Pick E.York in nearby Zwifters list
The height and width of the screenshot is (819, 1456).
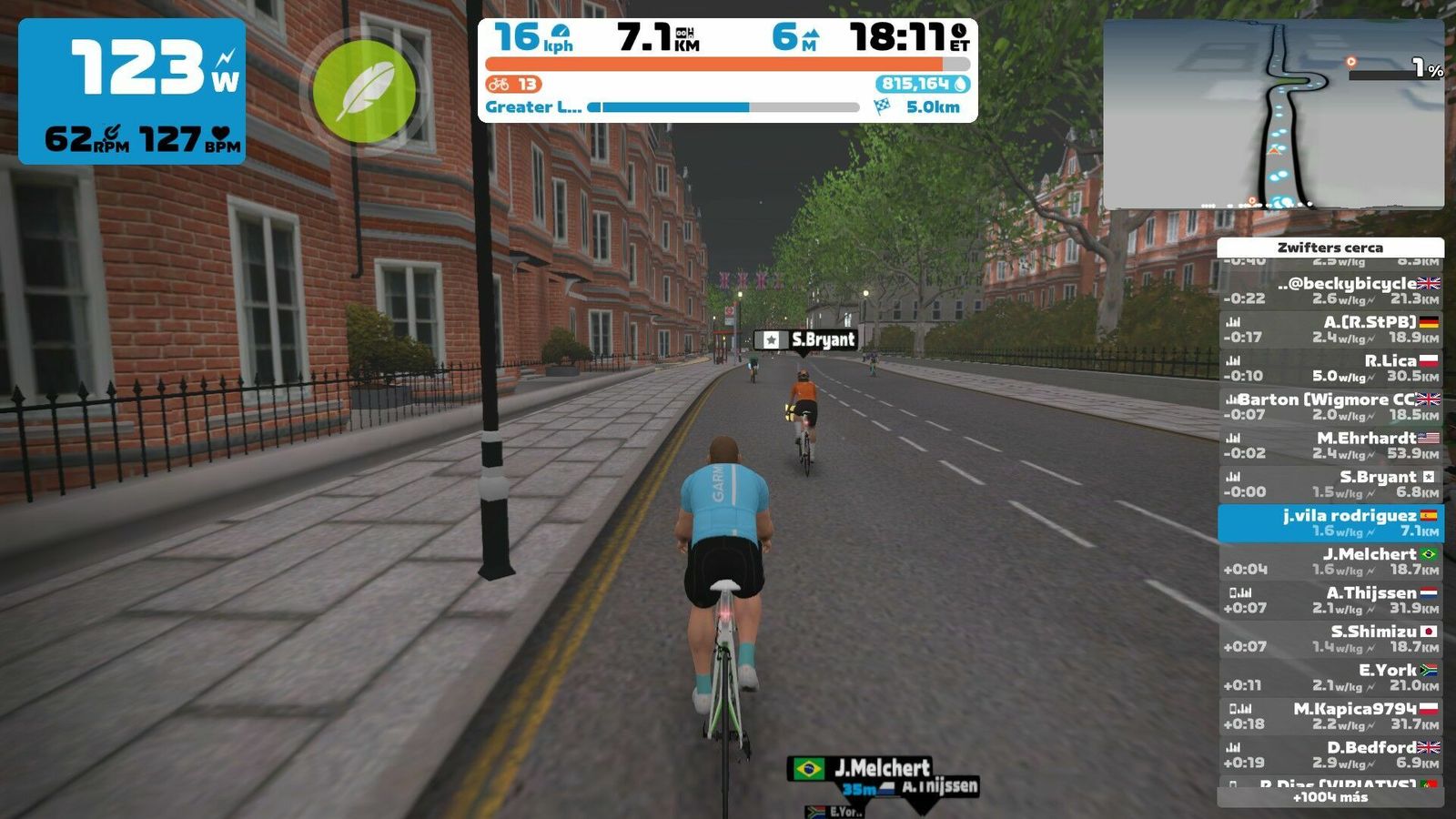[1330, 677]
